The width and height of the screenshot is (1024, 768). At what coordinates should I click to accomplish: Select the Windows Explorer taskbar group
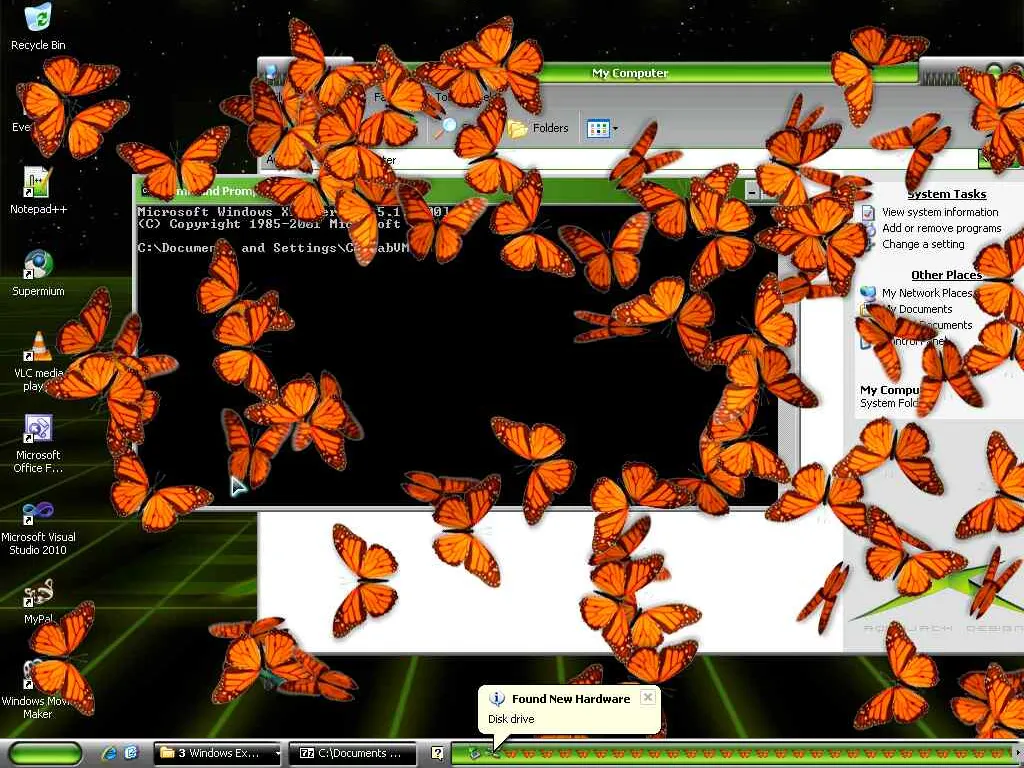(218, 753)
